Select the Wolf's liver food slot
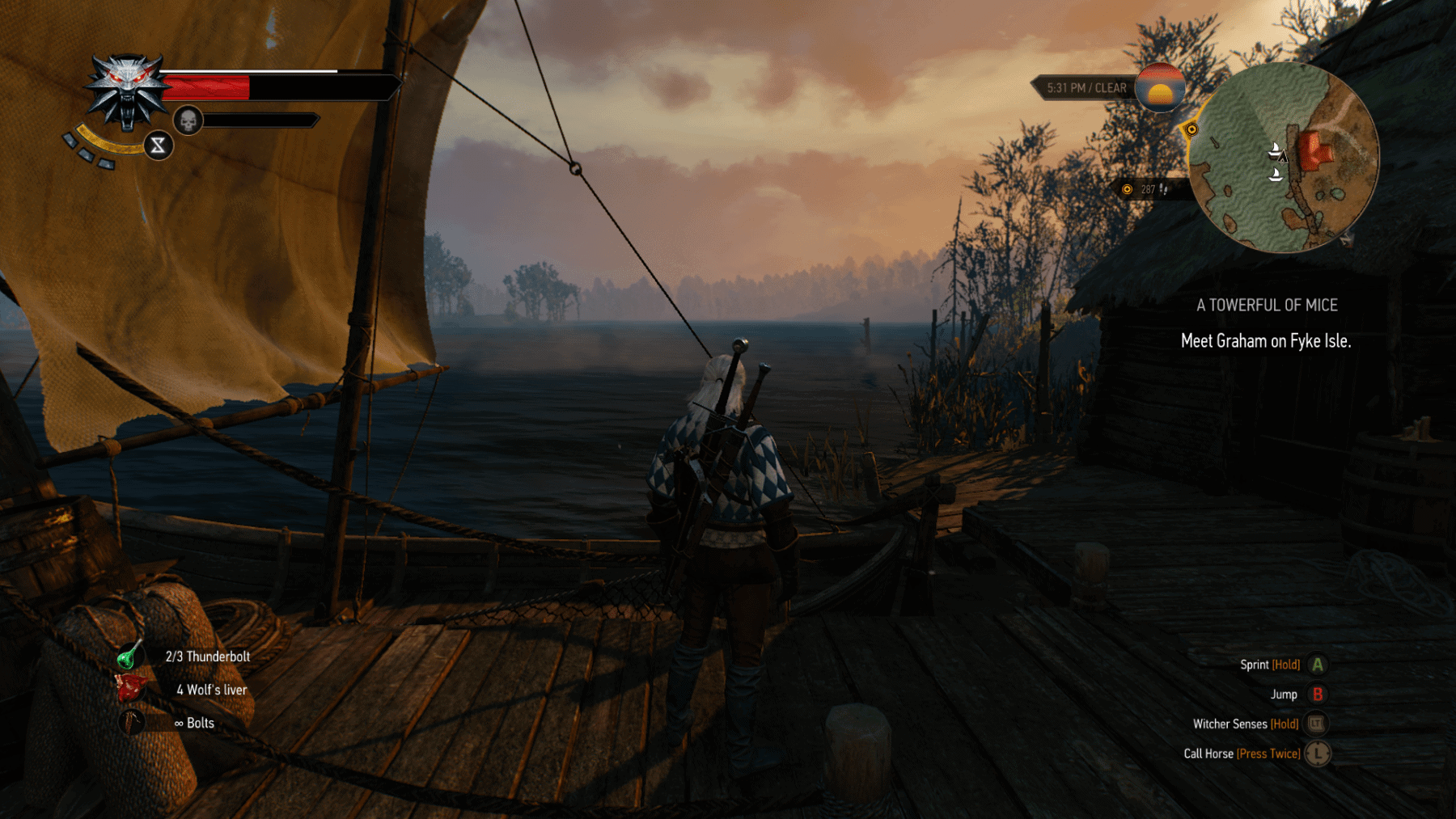 (x=130, y=689)
